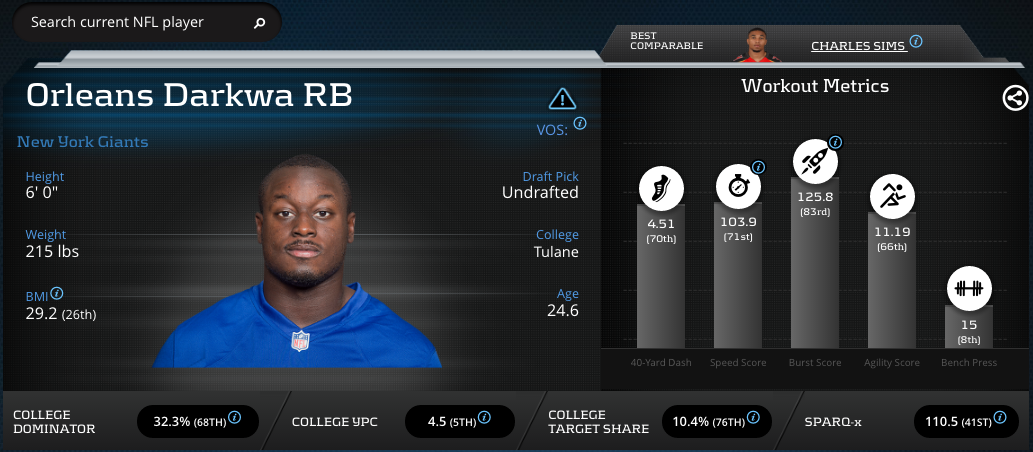This screenshot has width=1033, height=452.
Task: Show the VOS info tooltip icon
Action: click(580, 124)
